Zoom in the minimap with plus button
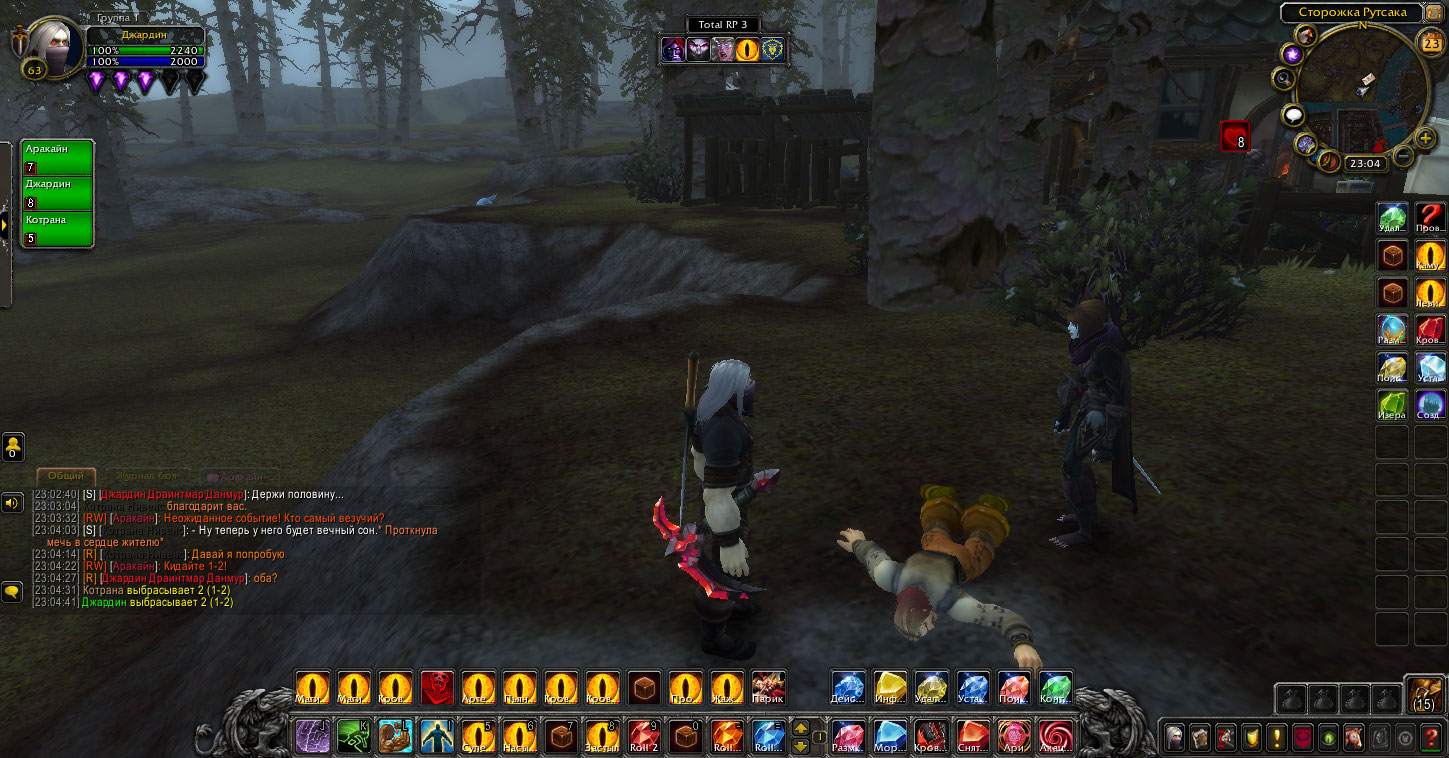This screenshot has width=1449, height=758. [x=1426, y=138]
